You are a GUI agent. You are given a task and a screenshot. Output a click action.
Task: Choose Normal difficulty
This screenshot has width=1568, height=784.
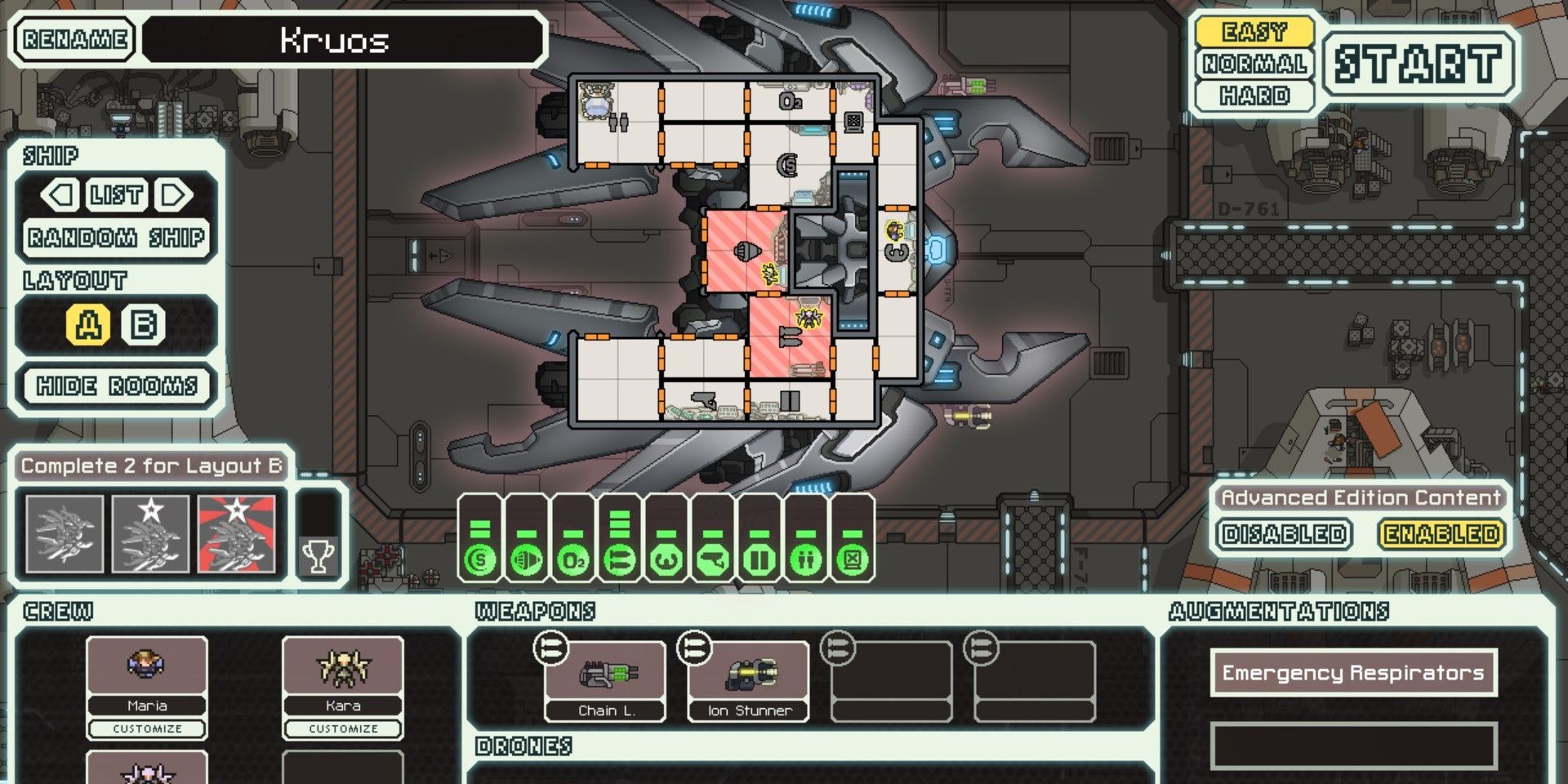click(x=1254, y=64)
